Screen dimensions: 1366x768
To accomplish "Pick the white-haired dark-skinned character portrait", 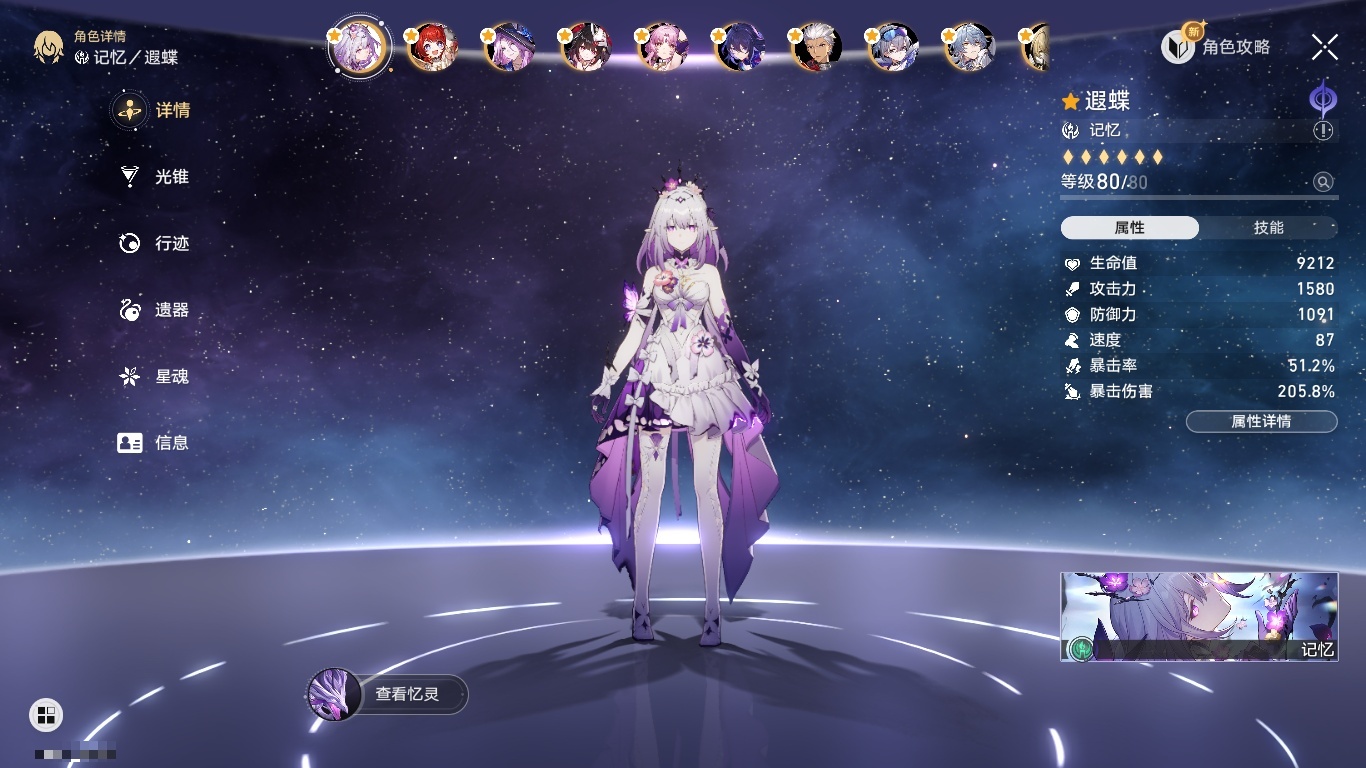I will pos(818,48).
